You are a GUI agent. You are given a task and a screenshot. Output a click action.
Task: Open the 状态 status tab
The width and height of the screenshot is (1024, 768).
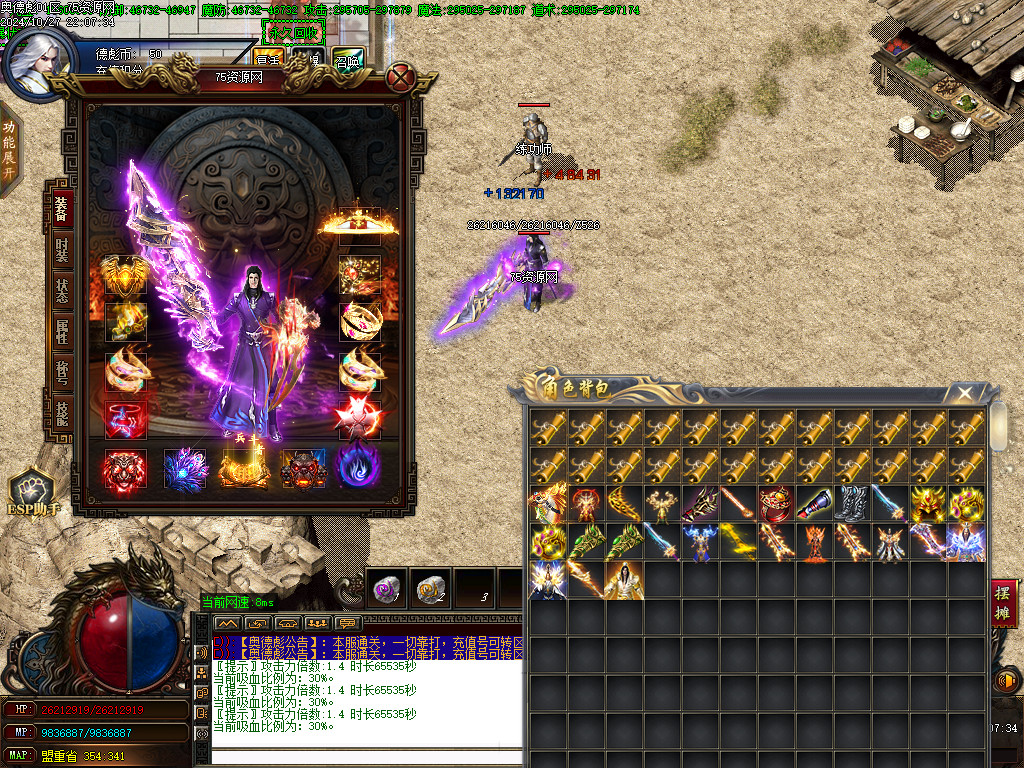click(61, 291)
